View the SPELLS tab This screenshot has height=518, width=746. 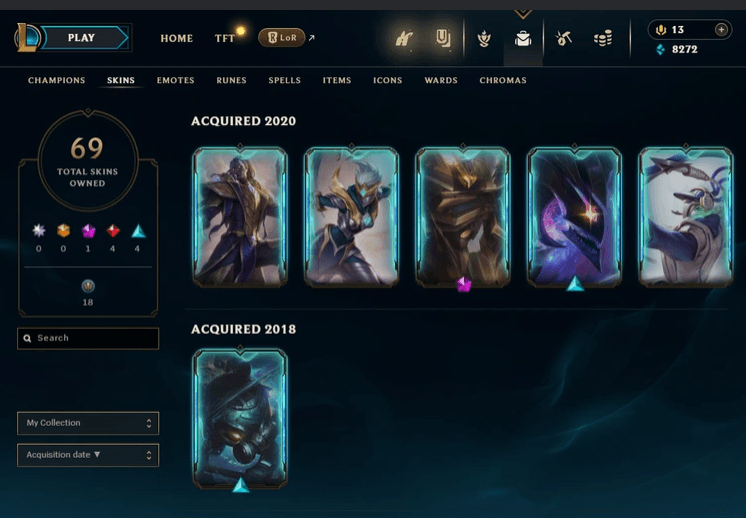285,80
